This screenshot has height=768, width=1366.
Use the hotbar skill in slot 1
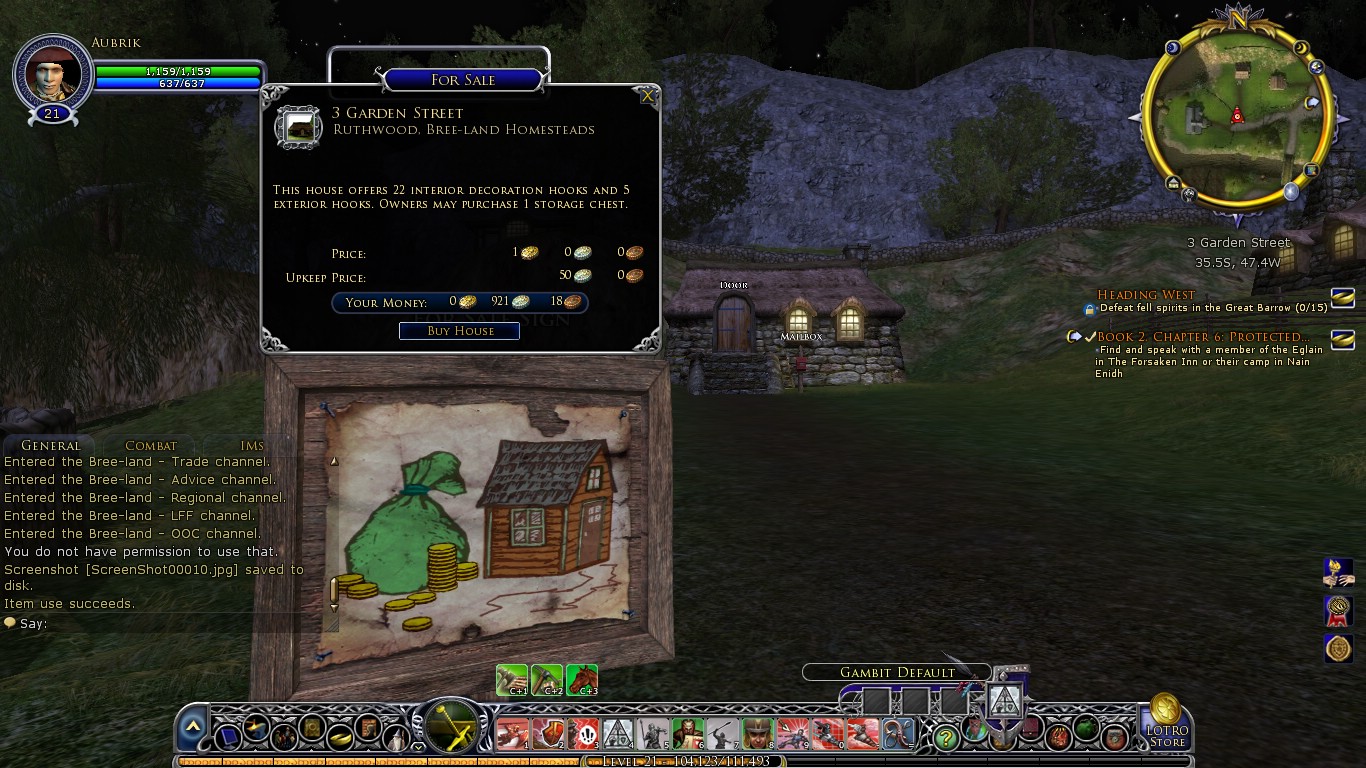point(513,735)
